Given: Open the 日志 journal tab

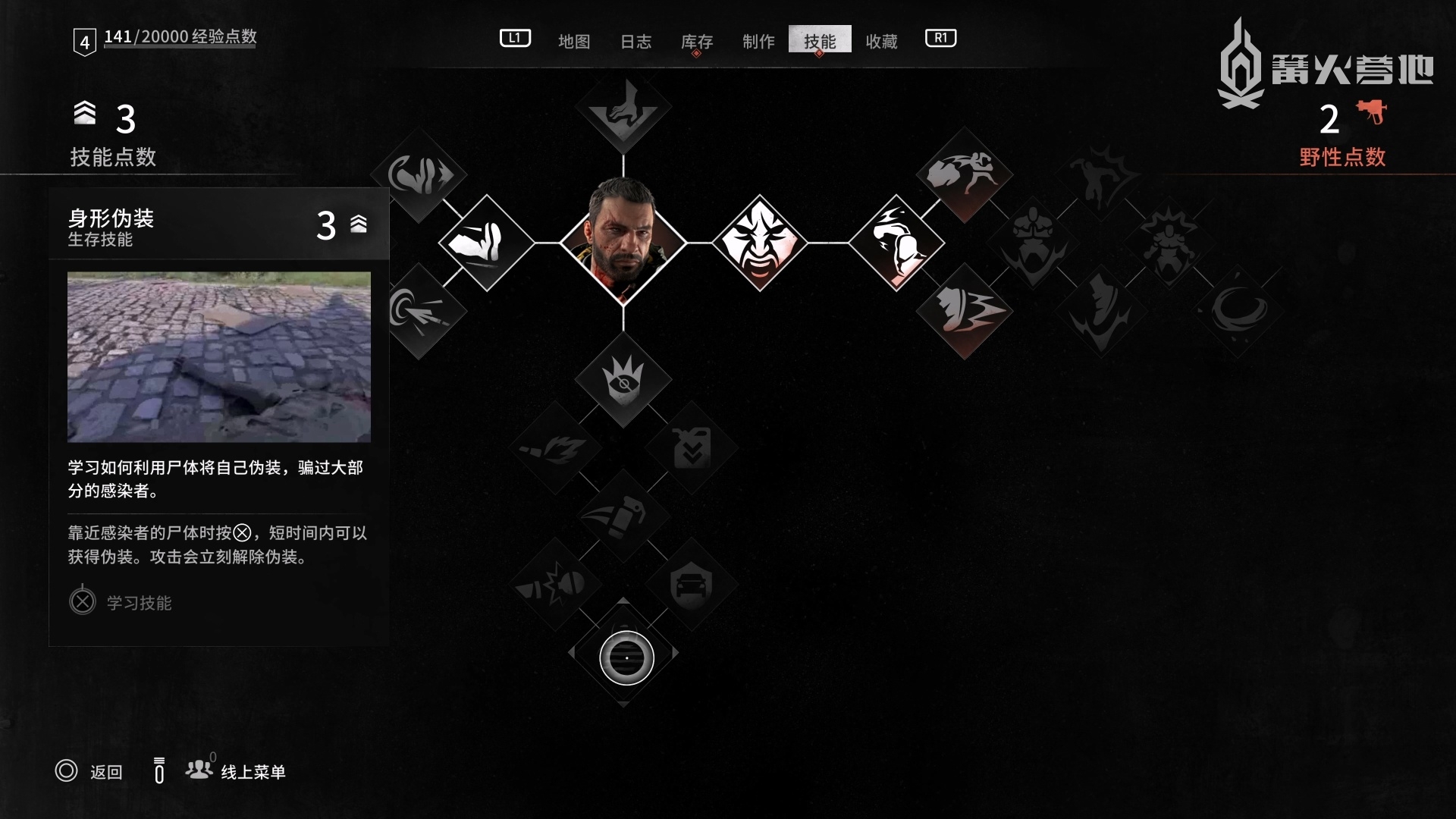Looking at the screenshot, I should 635,41.
